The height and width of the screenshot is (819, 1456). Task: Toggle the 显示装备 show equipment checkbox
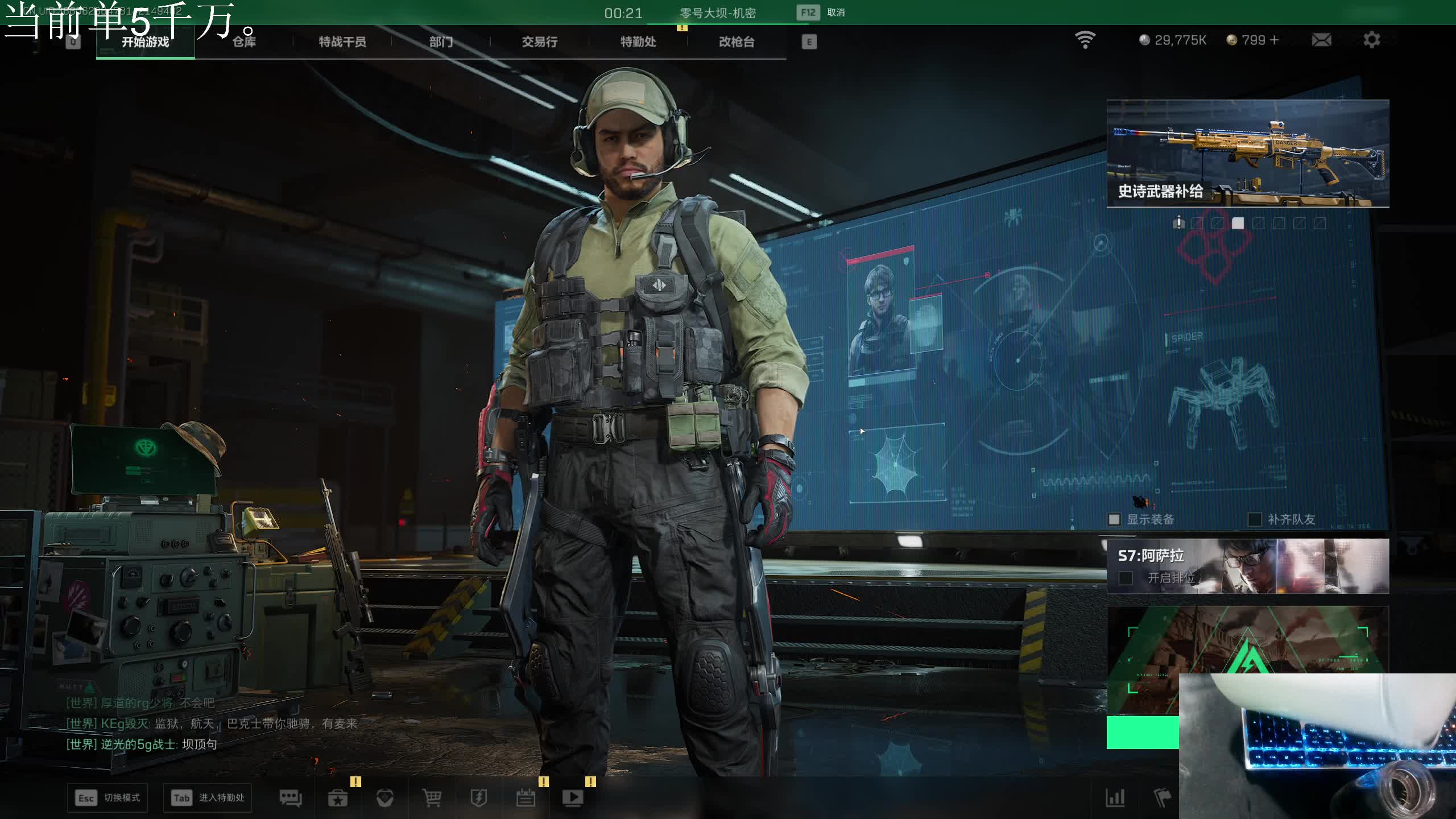(x=1114, y=519)
